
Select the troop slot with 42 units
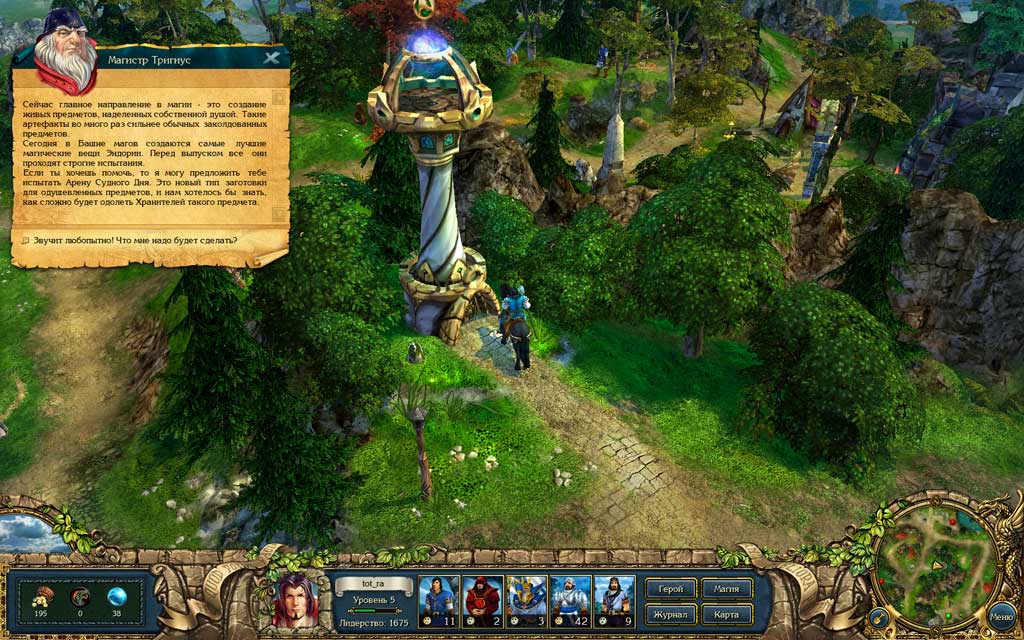pyautogui.click(x=570, y=601)
